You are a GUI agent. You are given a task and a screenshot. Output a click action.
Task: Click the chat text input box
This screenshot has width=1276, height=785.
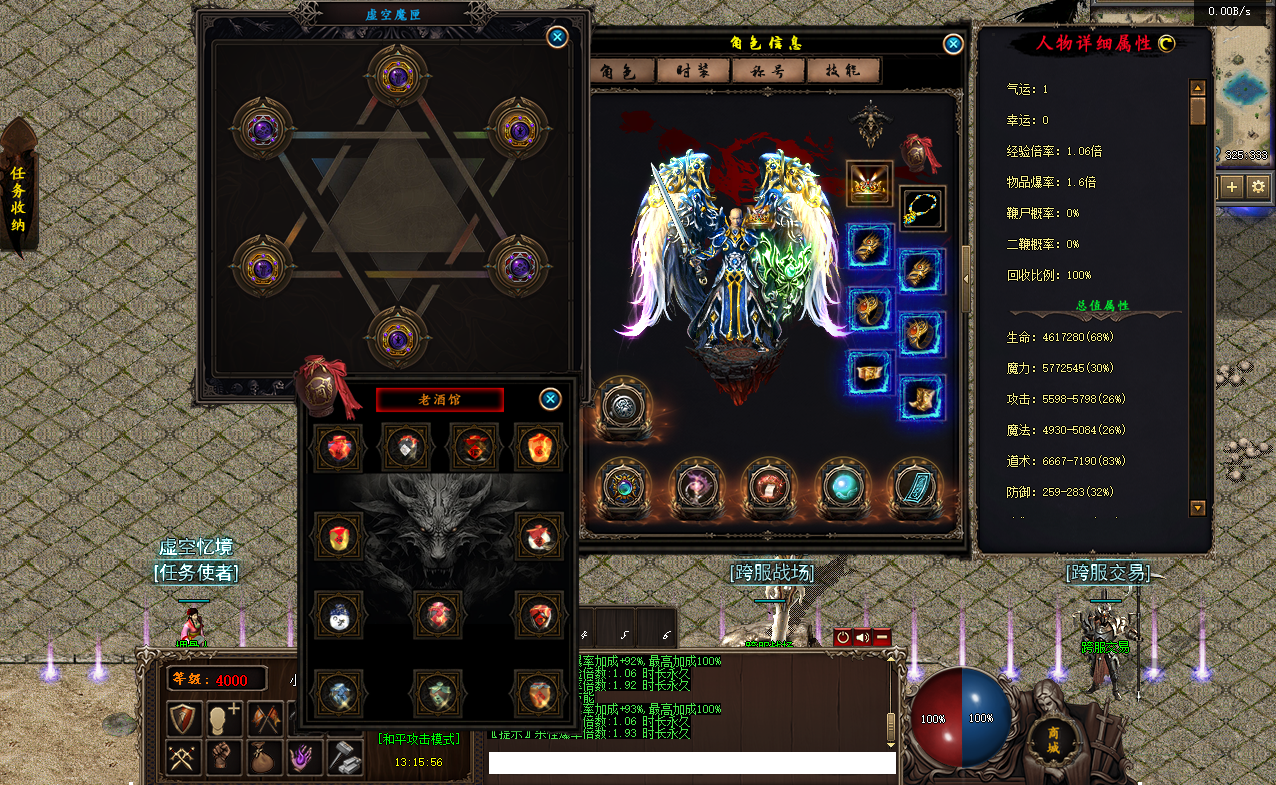click(692, 763)
